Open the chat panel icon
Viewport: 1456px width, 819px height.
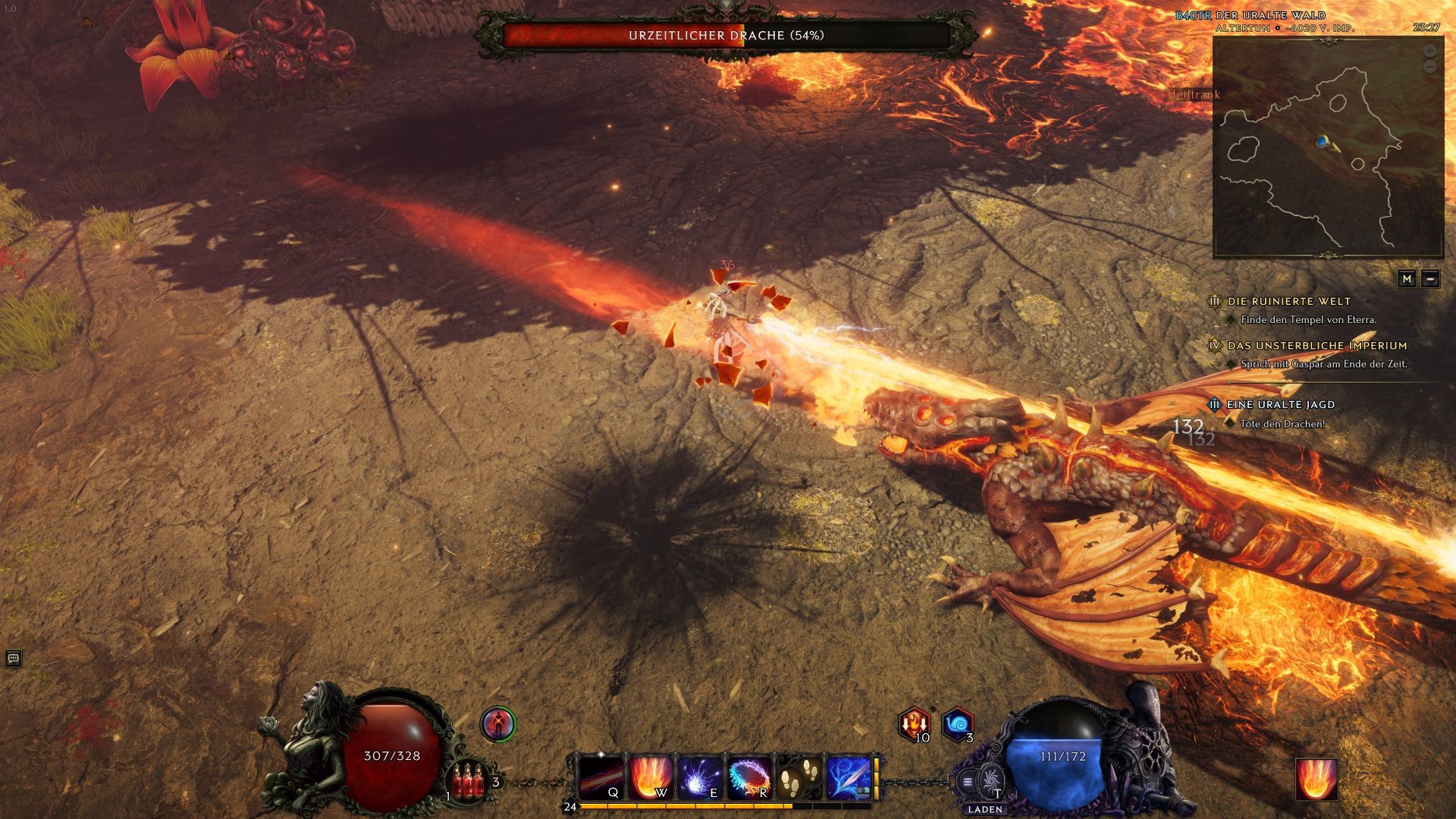pos(13,658)
